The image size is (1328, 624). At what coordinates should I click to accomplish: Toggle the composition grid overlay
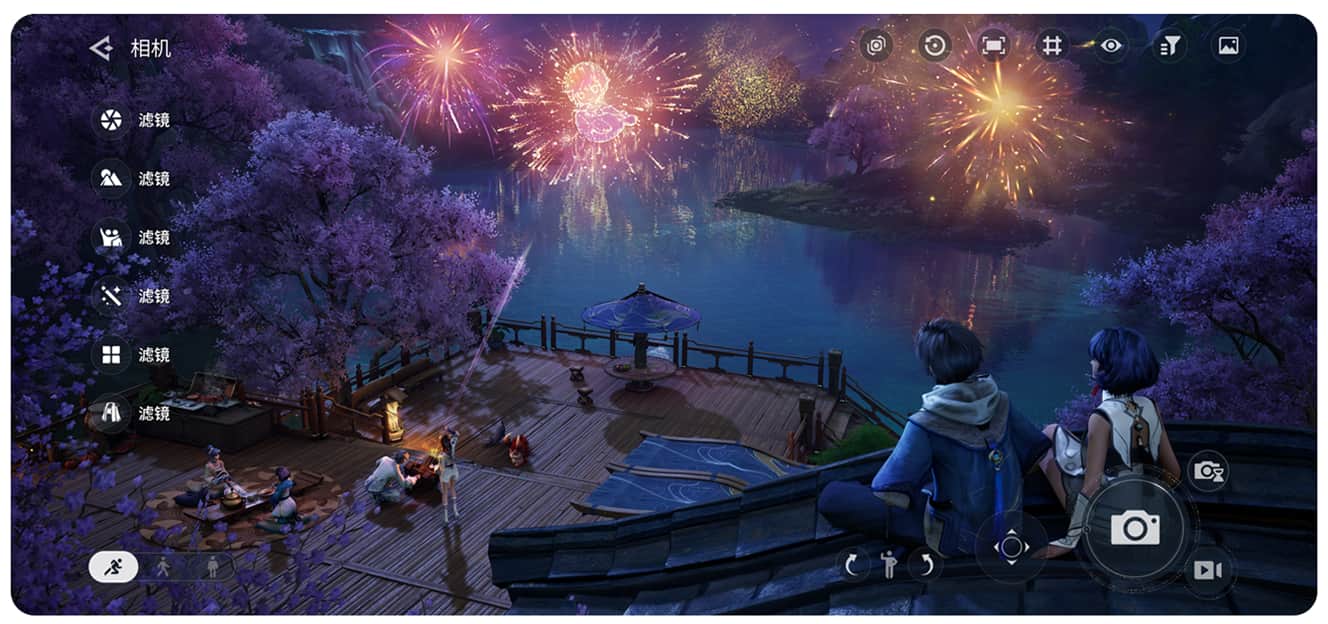pyautogui.click(x=1051, y=45)
